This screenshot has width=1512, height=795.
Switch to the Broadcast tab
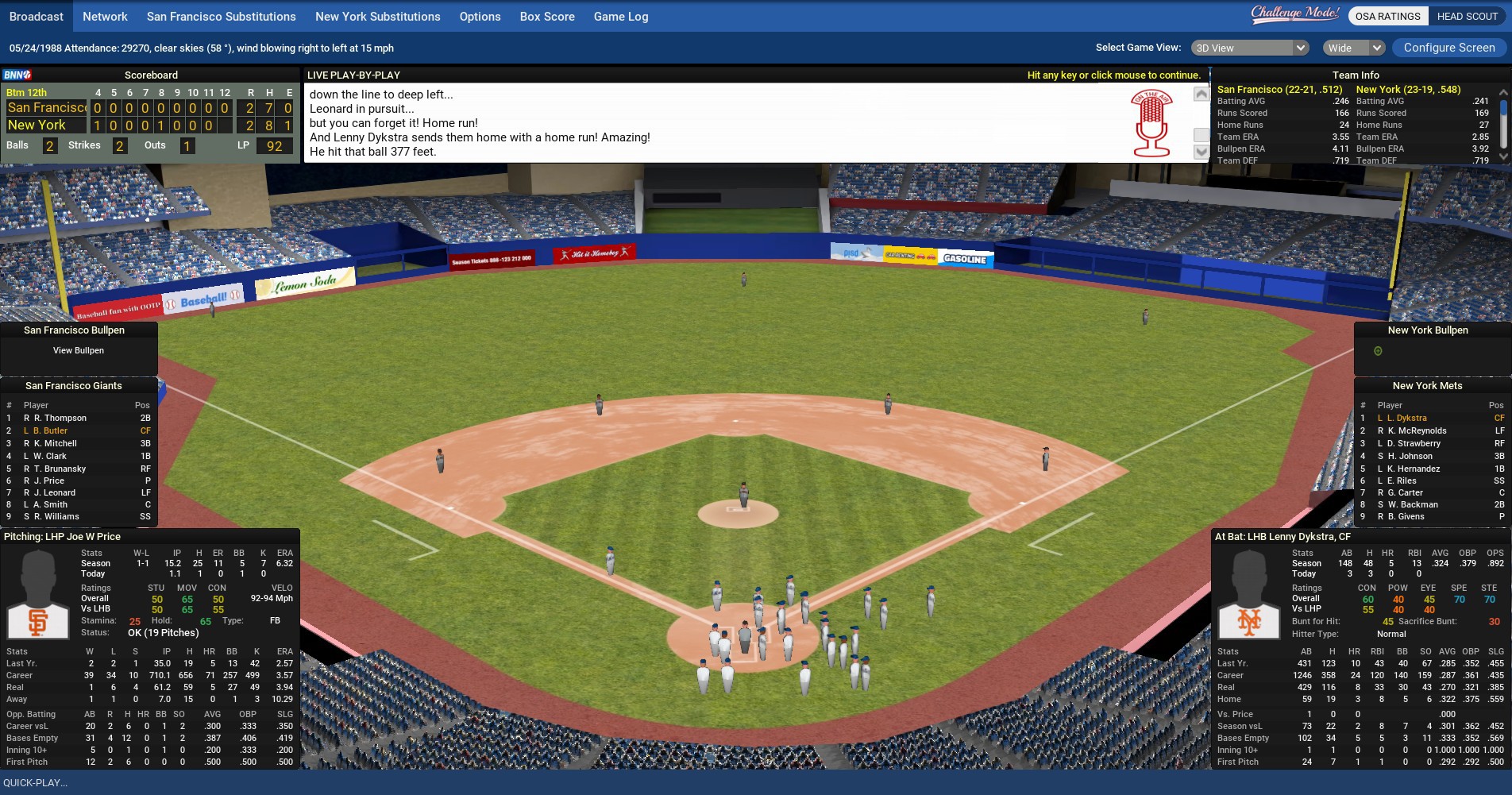[37, 17]
